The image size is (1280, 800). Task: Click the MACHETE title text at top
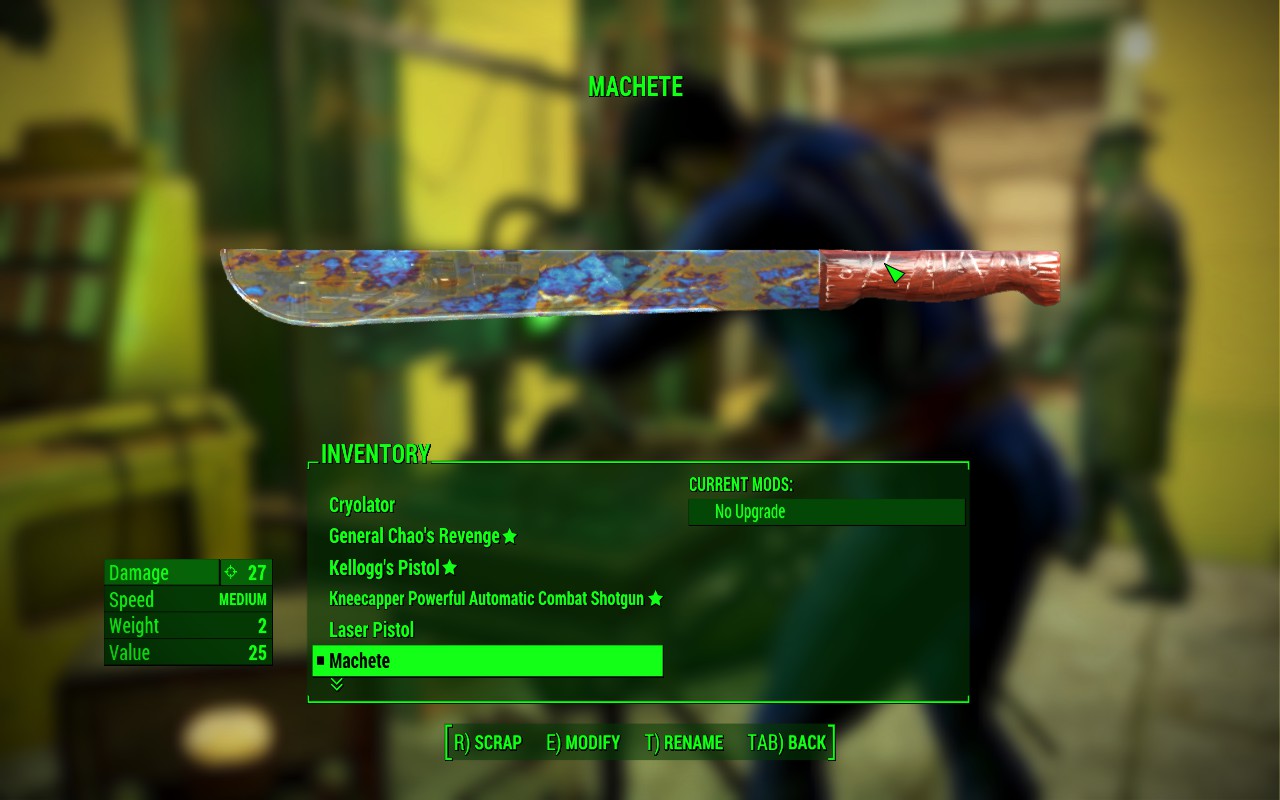coord(638,87)
